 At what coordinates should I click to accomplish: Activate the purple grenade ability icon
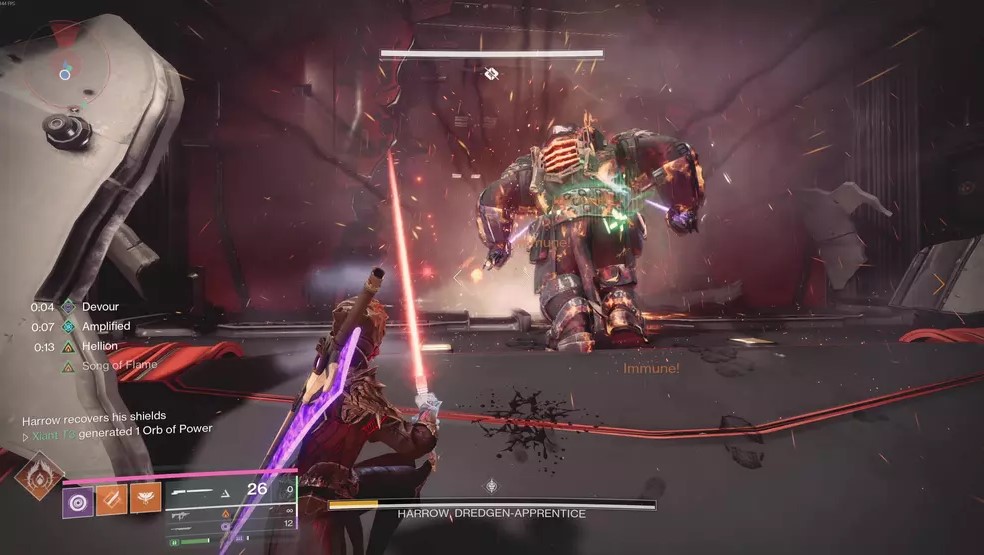point(78,502)
